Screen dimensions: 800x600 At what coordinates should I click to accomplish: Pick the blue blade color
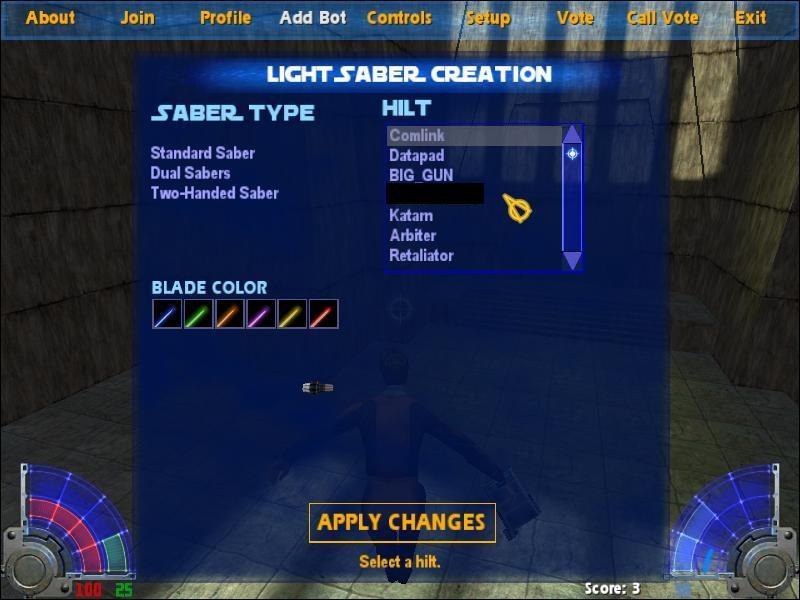click(167, 315)
